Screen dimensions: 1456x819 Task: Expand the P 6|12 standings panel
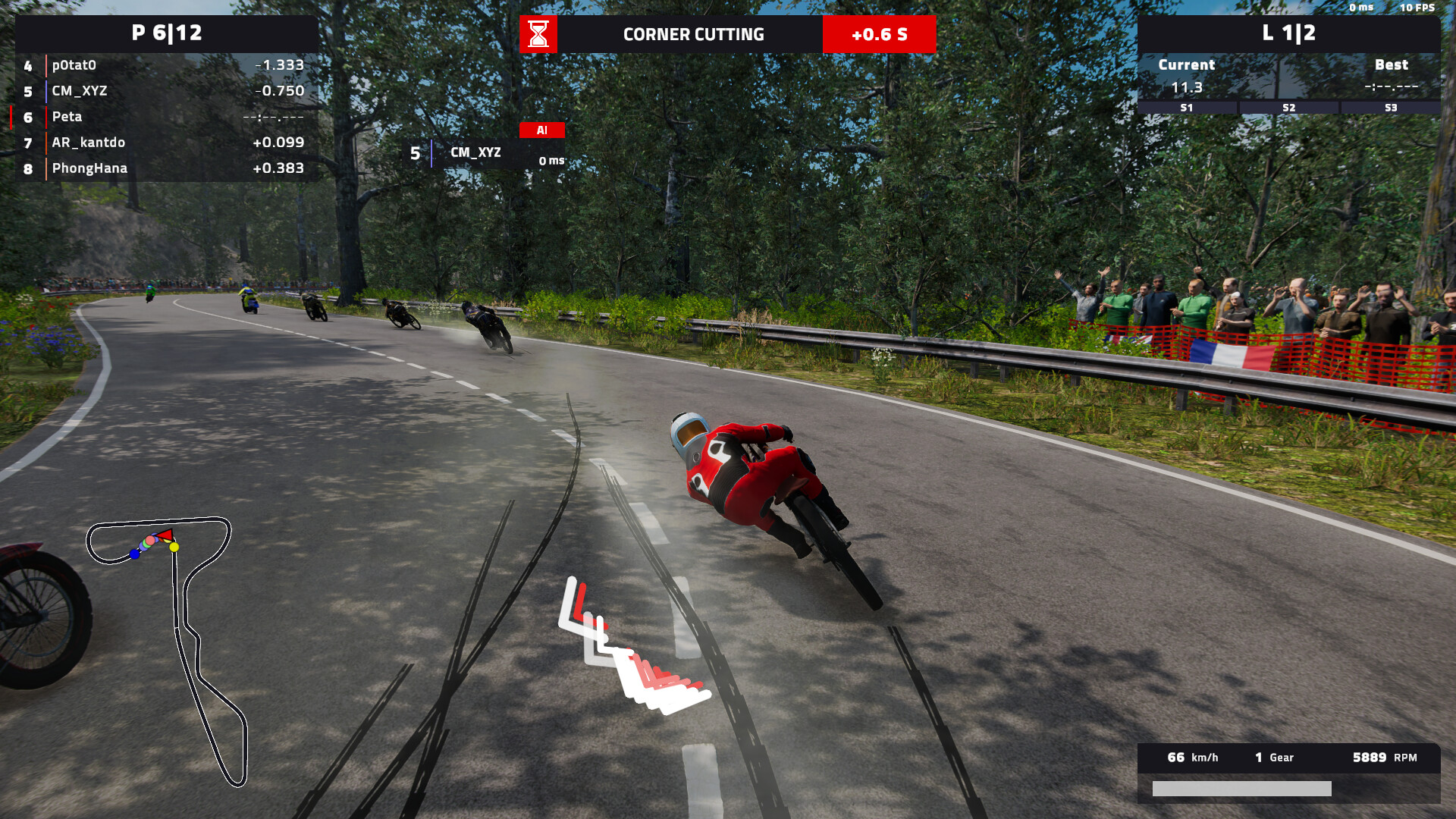[166, 33]
